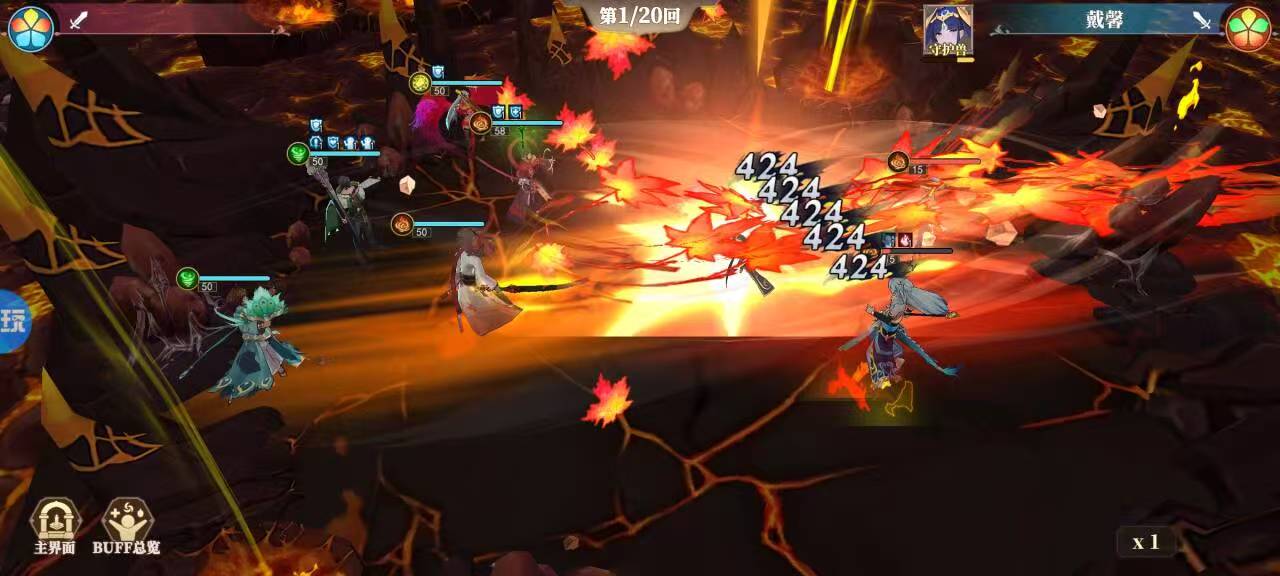This screenshot has width=1280, height=576.
Task: Click the left team's element orb icon
Action: click(x=31, y=28)
